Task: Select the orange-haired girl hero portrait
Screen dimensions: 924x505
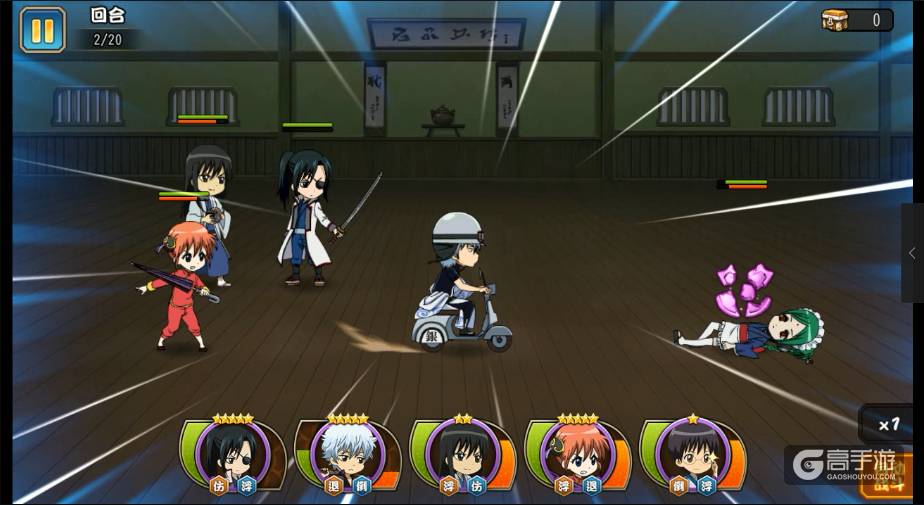Action: [x=577, y=453]
